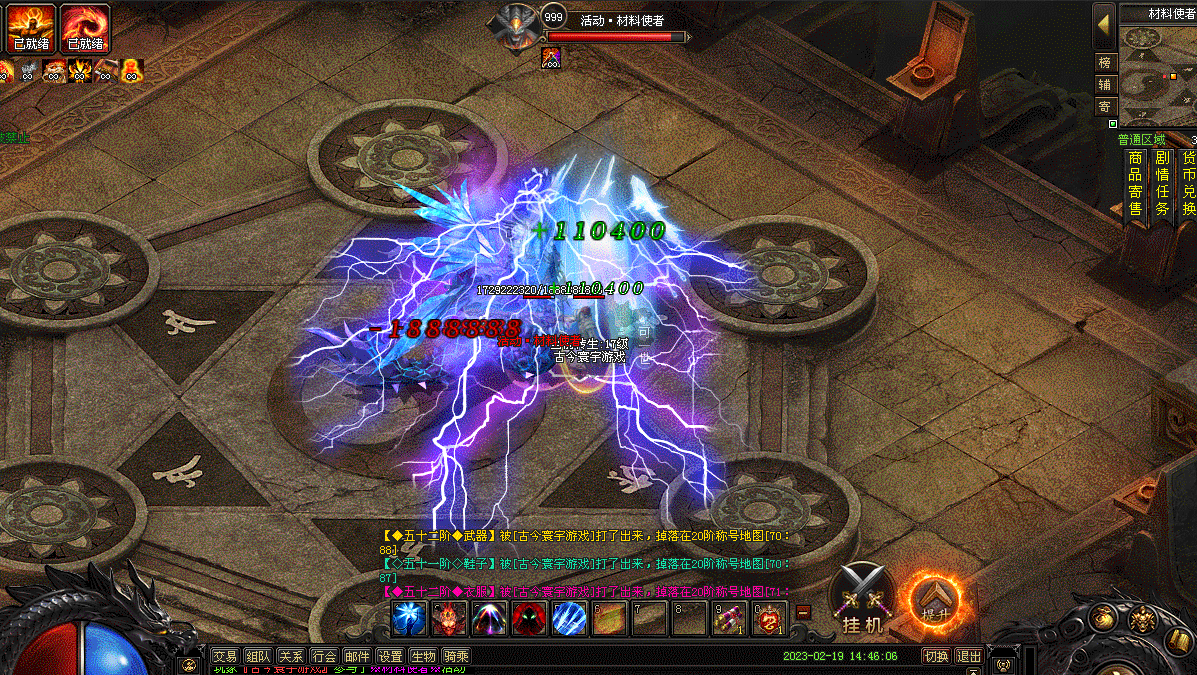This screenshot has width=1197, height=675.
Task: Open the 行会 guild panel
Action: click(x=323, y=656)
